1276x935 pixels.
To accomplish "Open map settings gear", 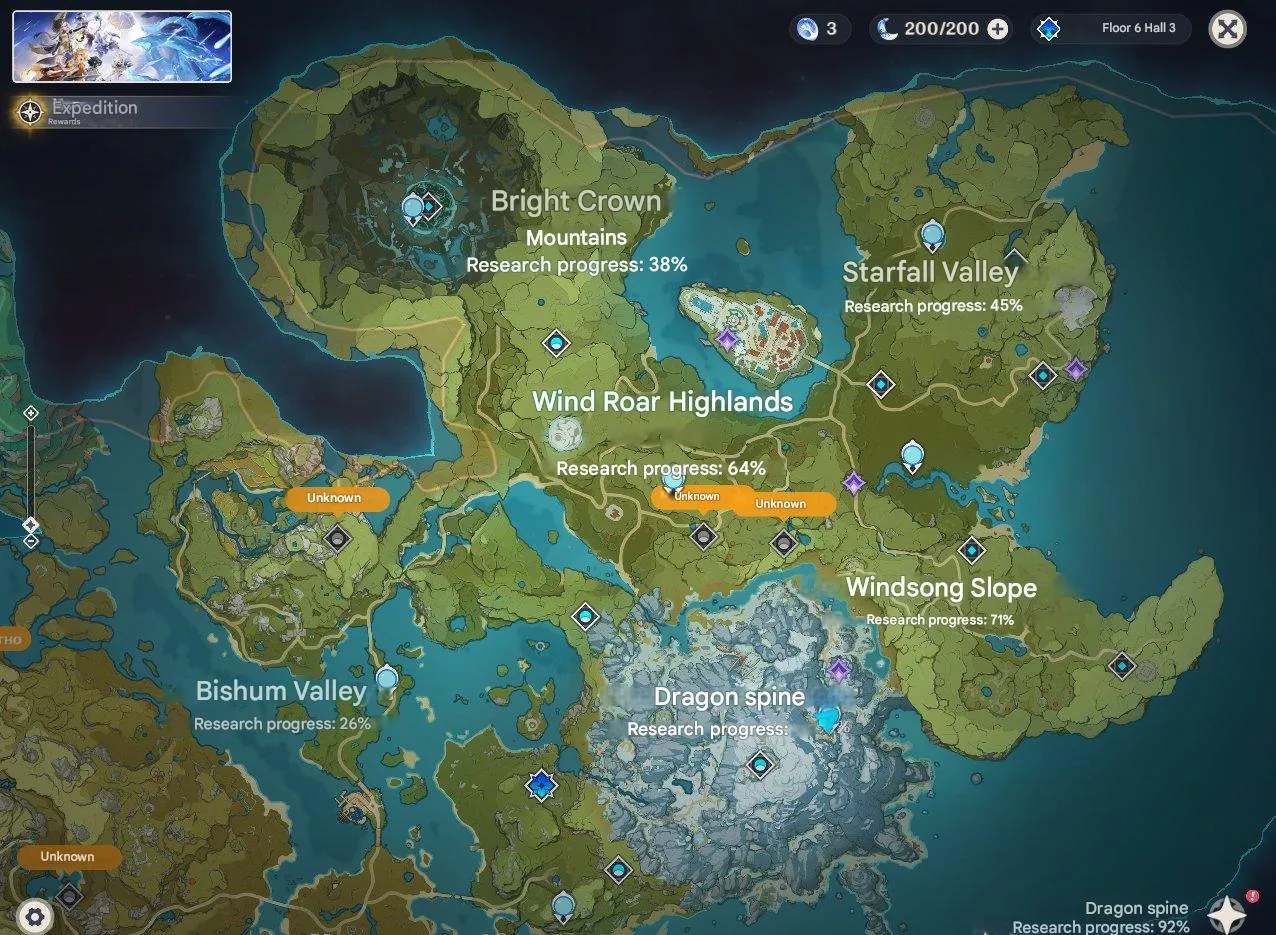I will (35, 916).
